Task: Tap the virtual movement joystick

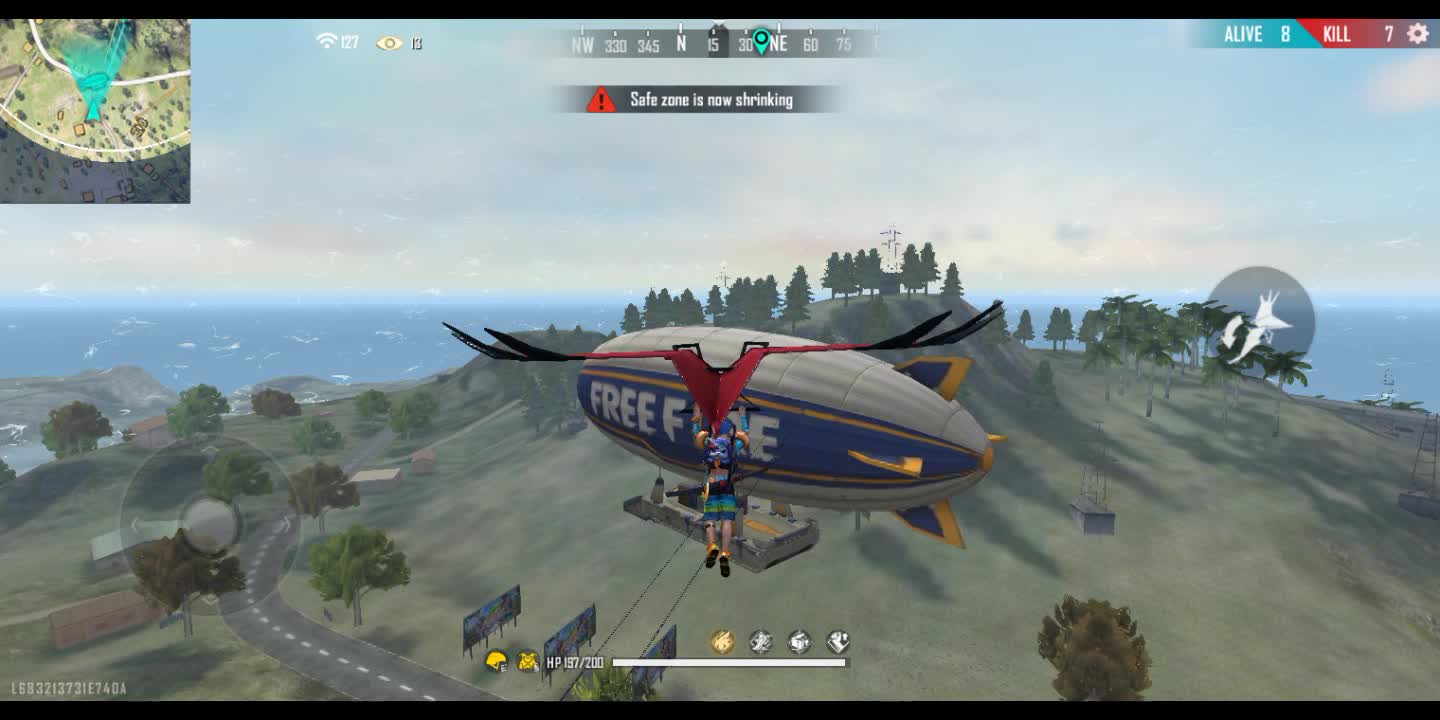Action: coord(210,524)
